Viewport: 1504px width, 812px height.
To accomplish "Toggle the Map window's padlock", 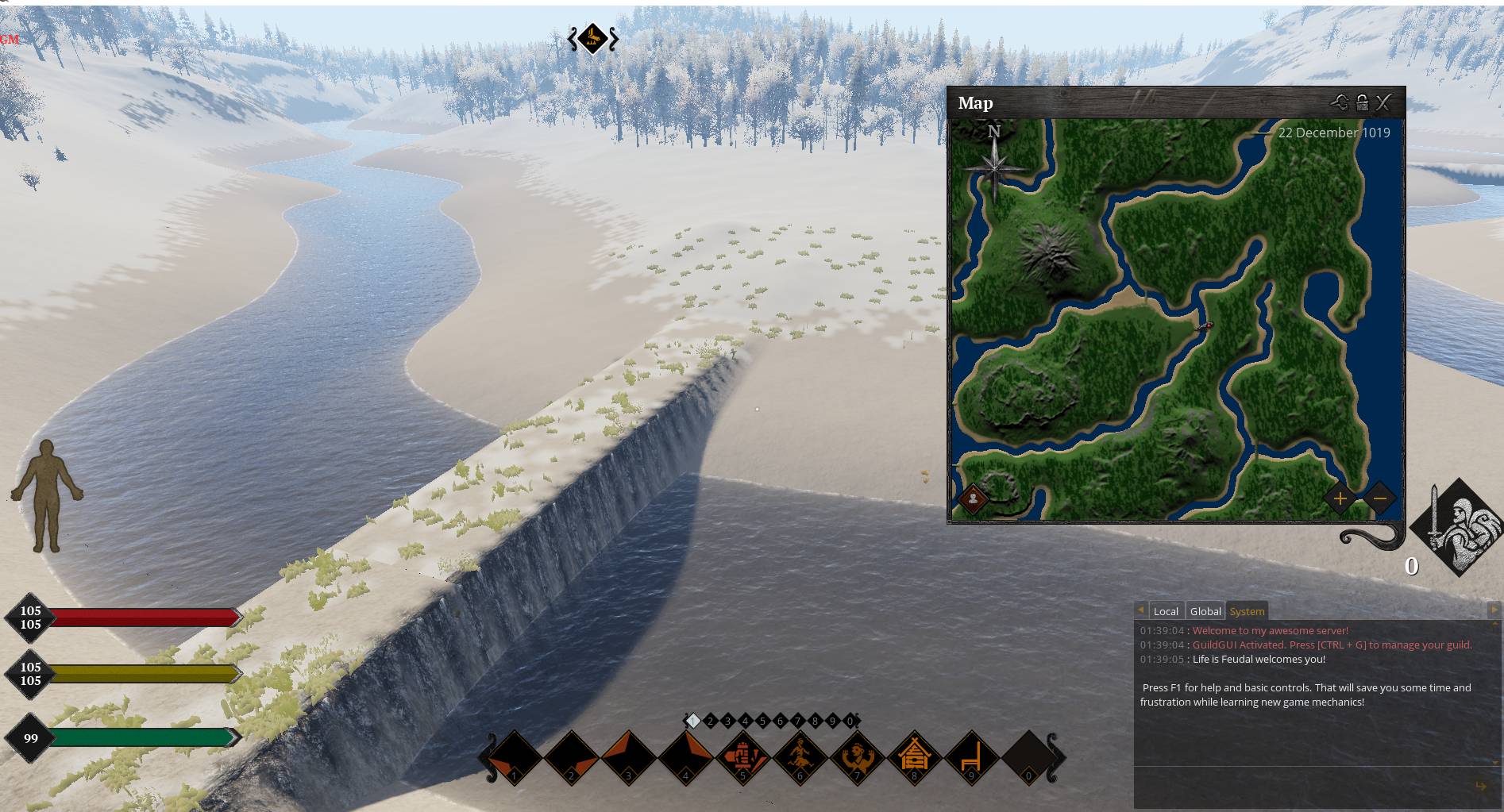I will tap(1363, 102).
